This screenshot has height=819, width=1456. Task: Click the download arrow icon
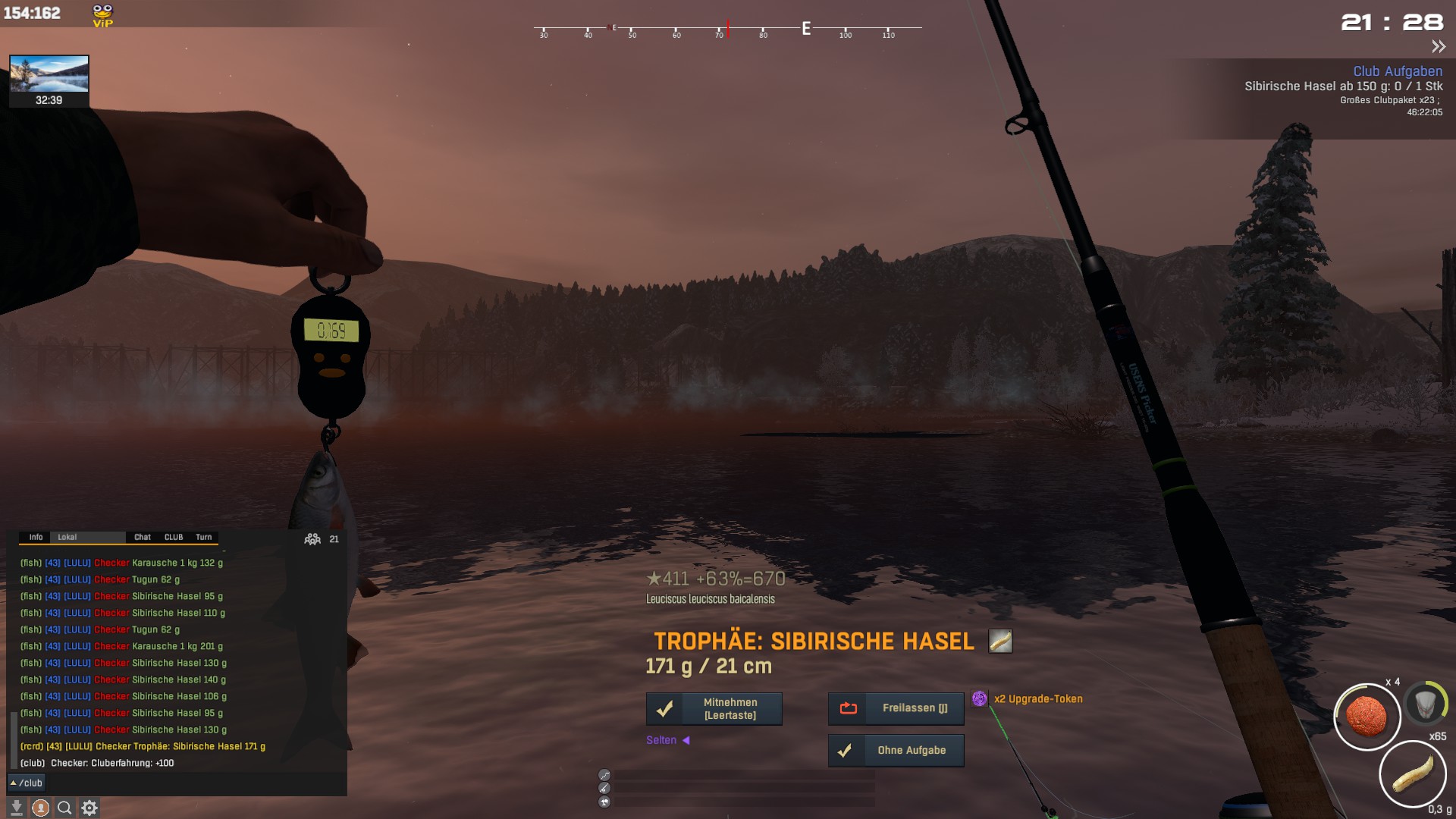coord(16,808)
